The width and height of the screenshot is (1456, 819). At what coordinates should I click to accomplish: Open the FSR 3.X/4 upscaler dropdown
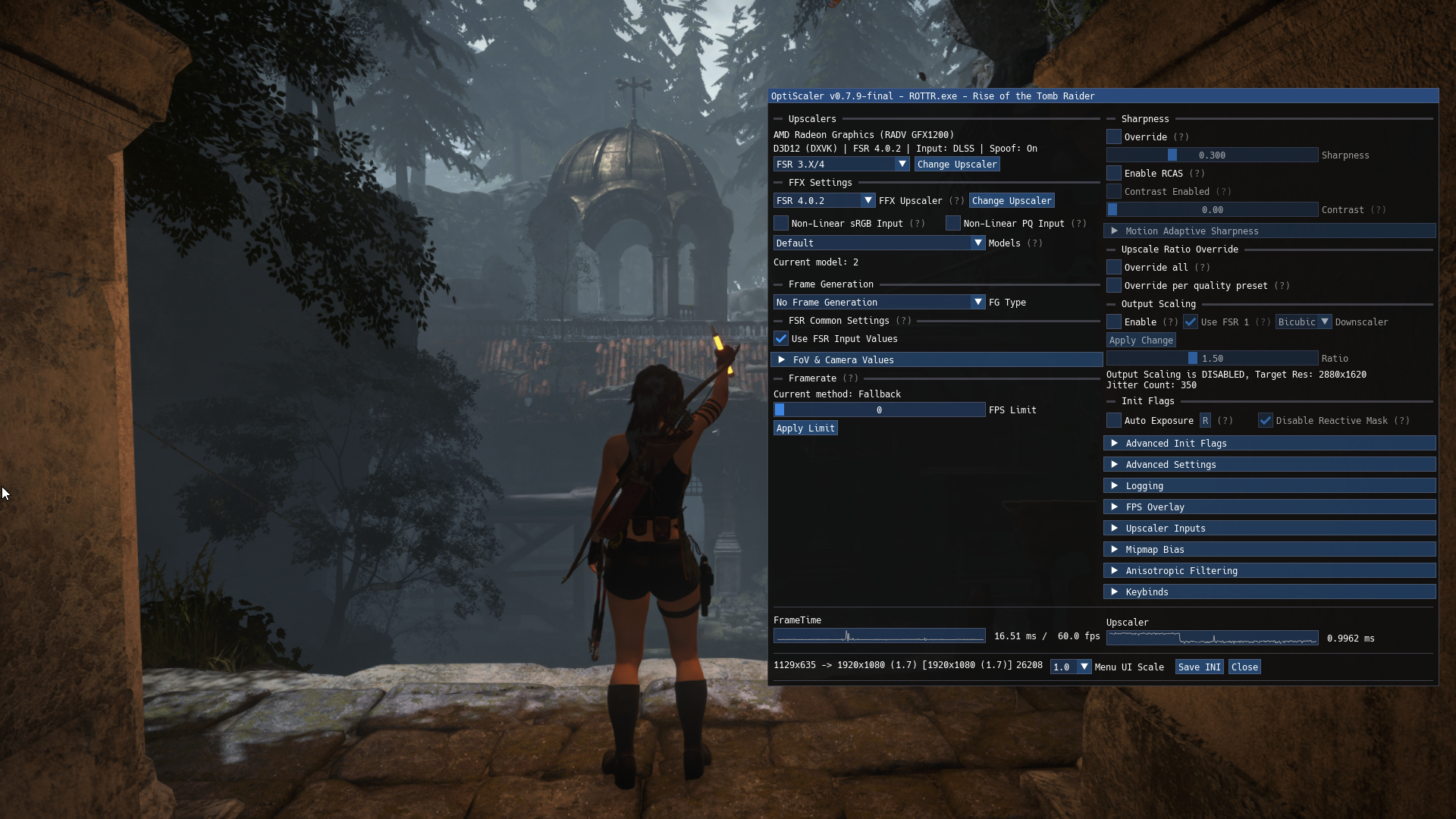(841, 165)
